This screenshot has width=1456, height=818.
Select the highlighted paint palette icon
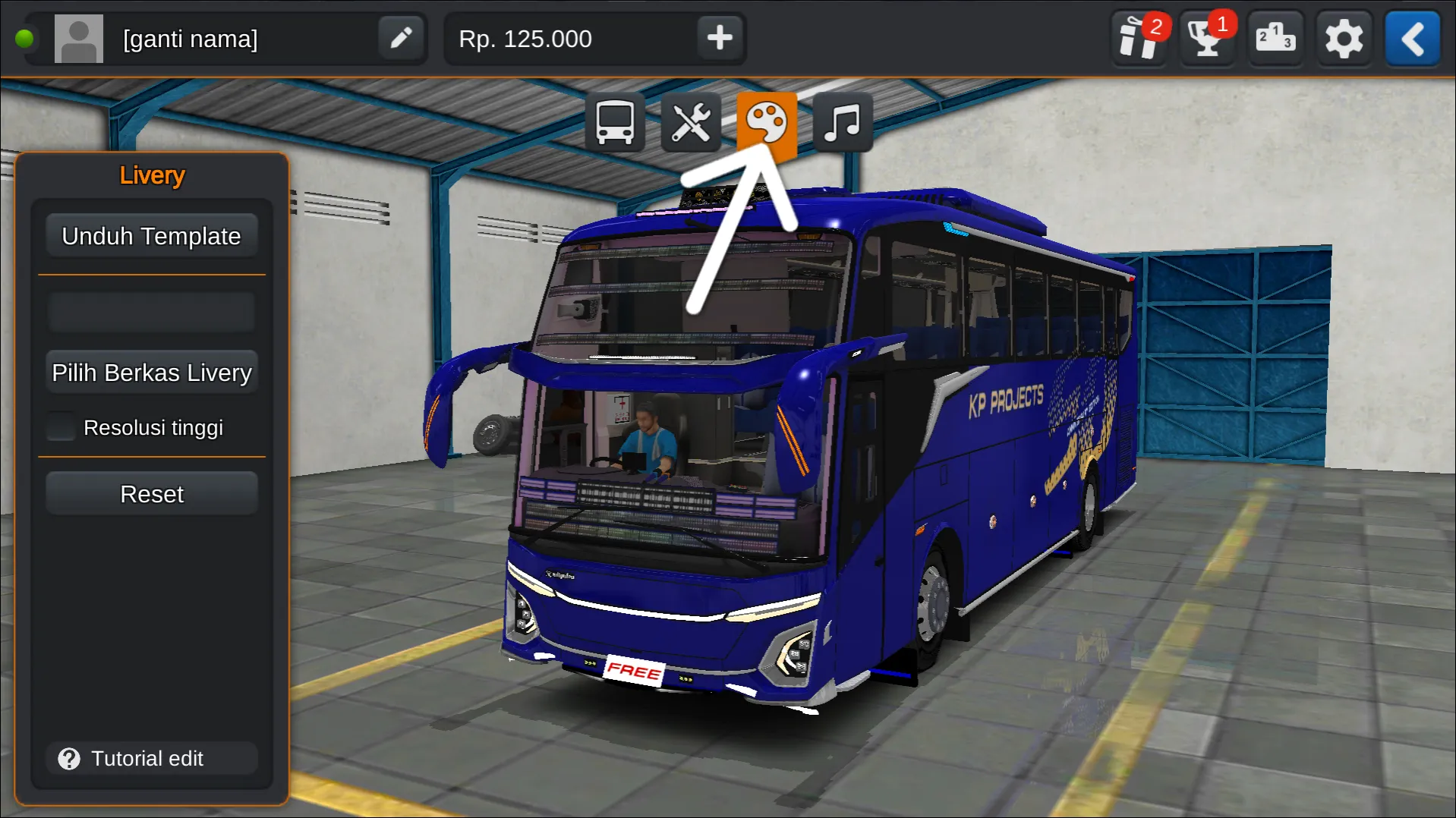point(767,122)
